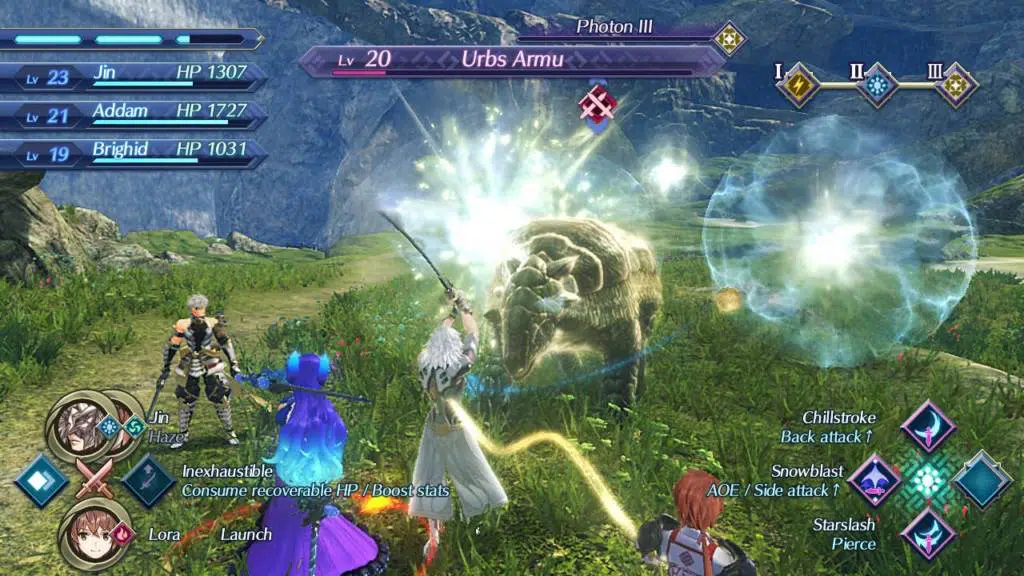
Task: Click the stage III light combo icon
Action: [x=956, y=84]
